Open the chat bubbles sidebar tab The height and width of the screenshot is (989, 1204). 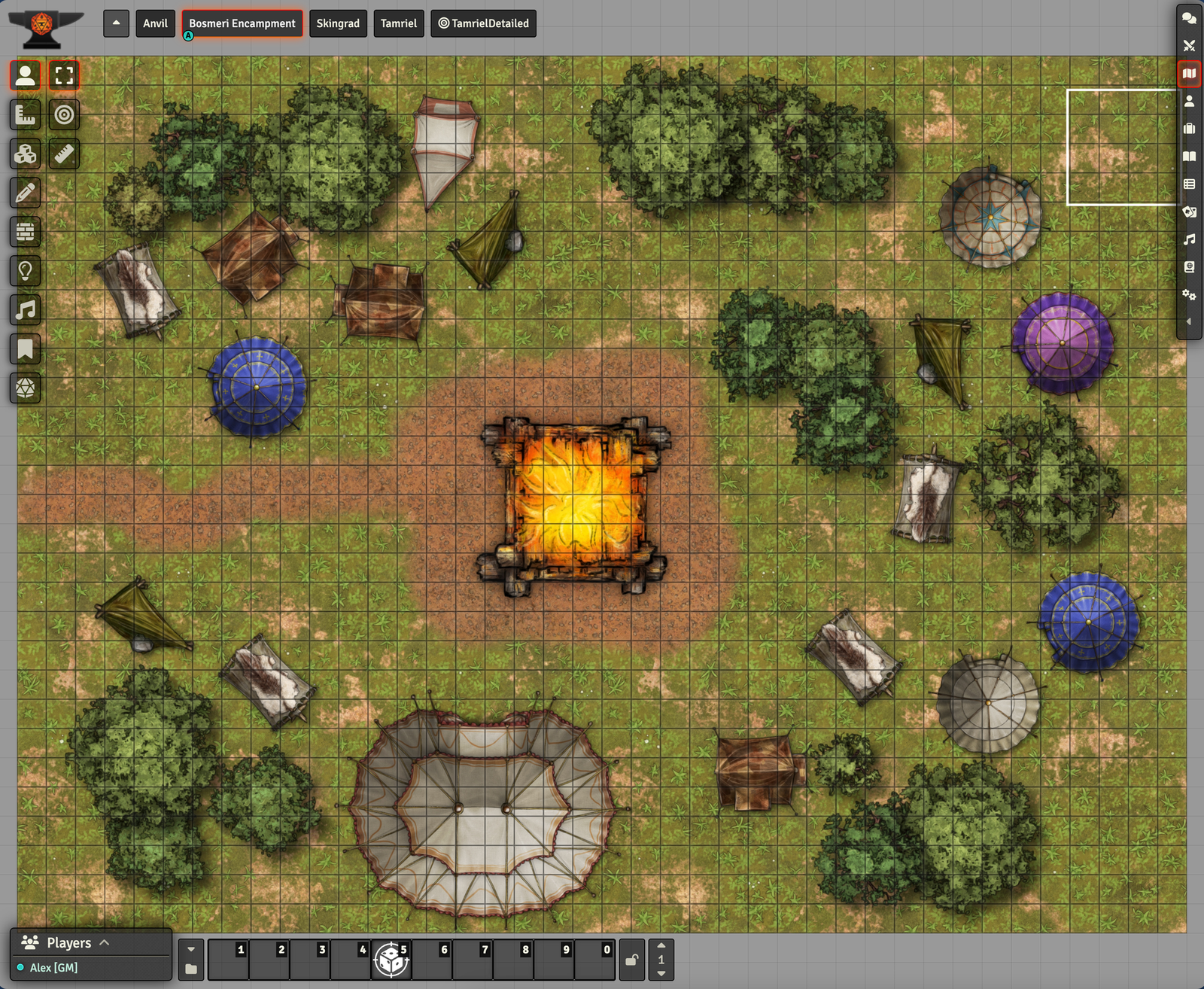coord(1189,18)
